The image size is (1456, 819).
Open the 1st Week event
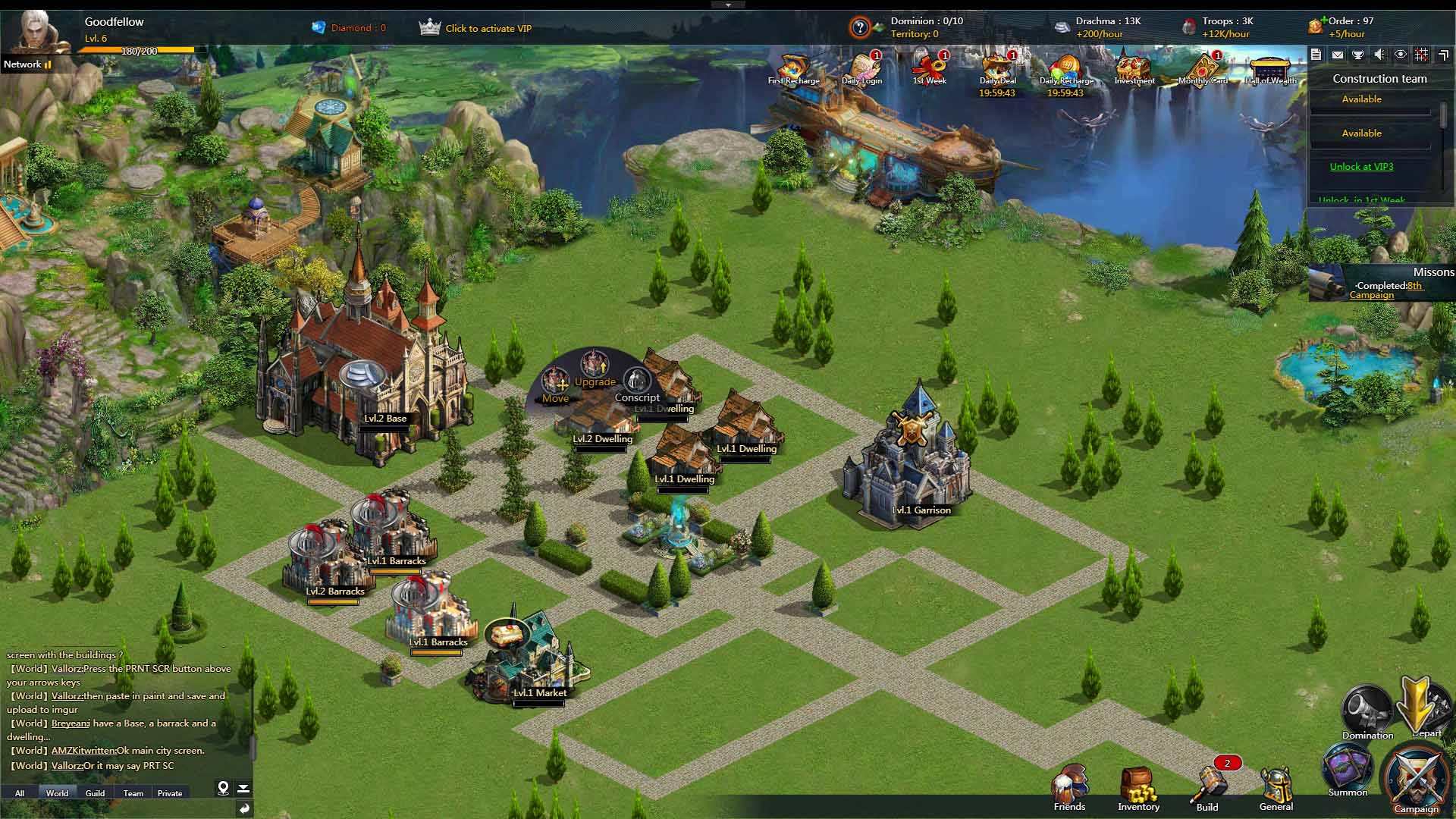(x=929, y=68)
